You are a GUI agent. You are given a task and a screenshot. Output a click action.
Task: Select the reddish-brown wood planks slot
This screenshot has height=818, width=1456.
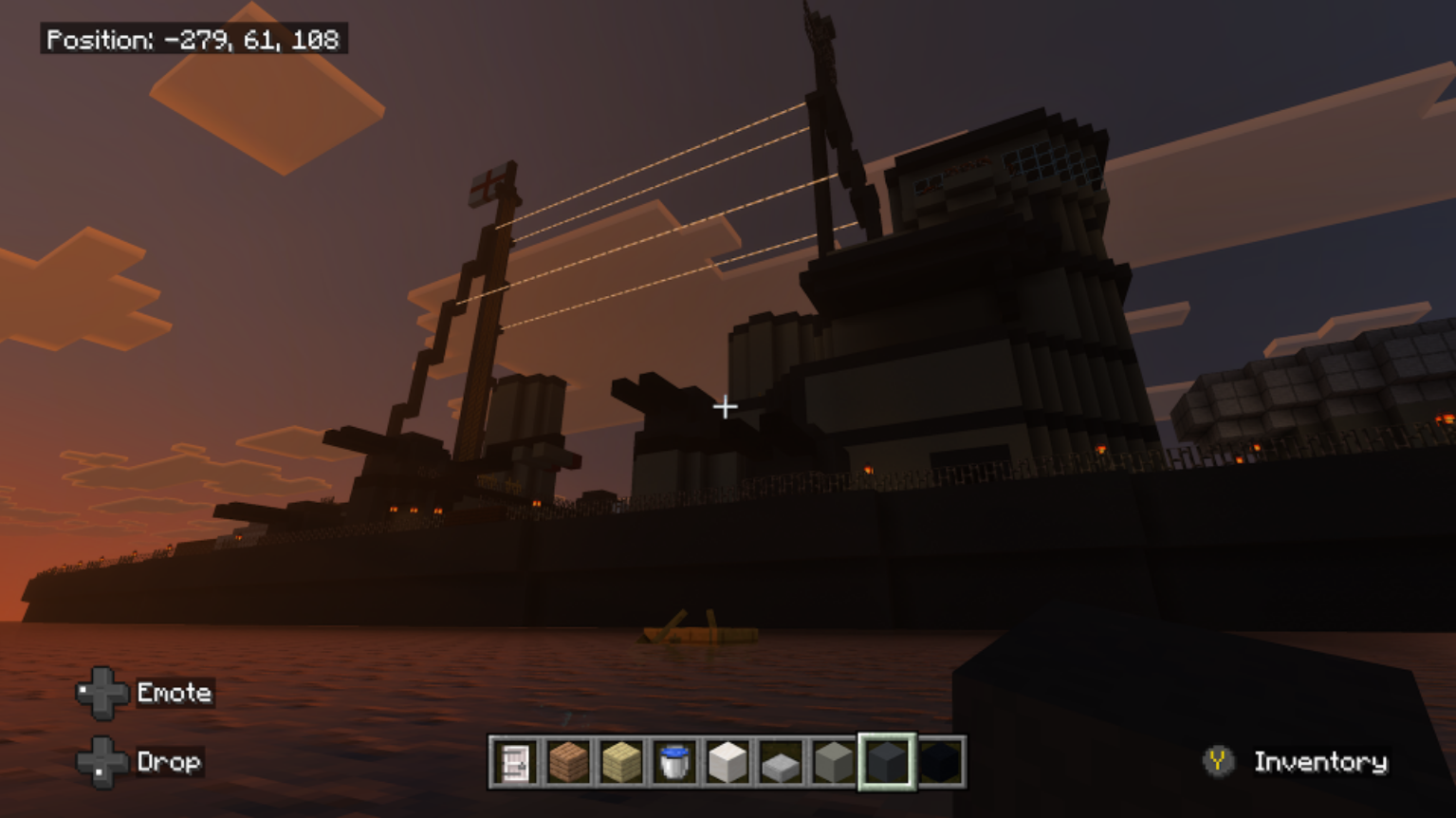(x=568, y=762)
